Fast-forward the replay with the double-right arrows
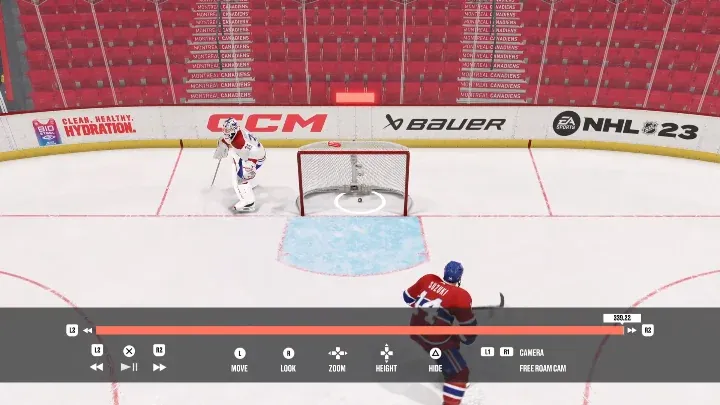 click(x=159, y=367)
